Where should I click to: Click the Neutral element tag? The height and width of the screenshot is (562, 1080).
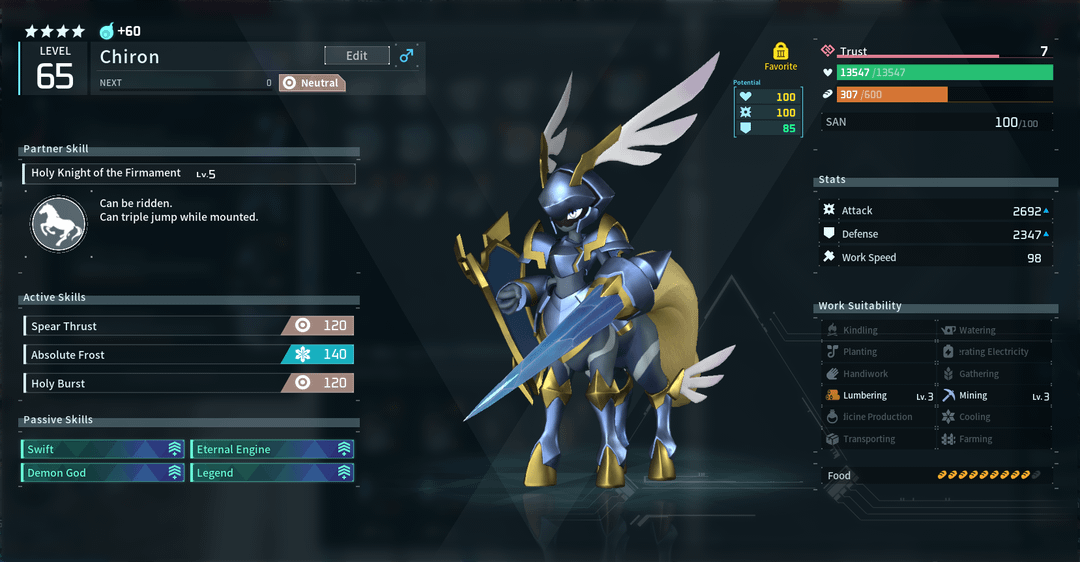(x=311, y=83)
